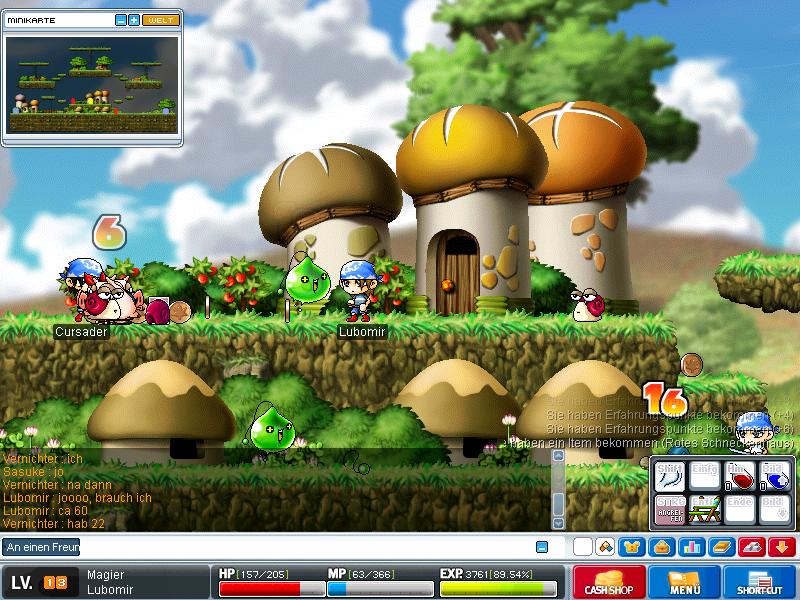Use the red potion quick slot

point(739,478)
